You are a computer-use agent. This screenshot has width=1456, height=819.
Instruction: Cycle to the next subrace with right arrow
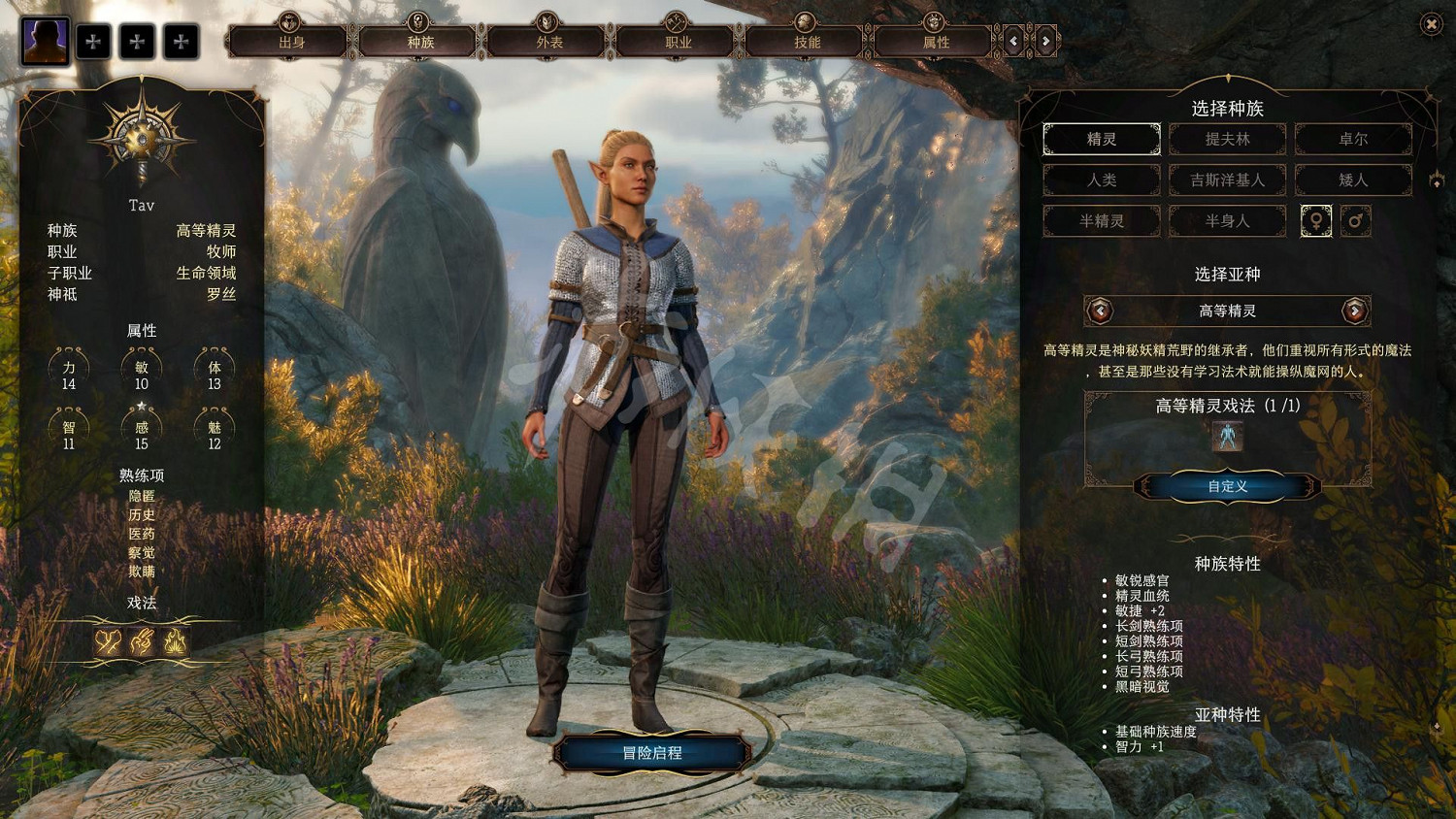[x=1354, y=311]
